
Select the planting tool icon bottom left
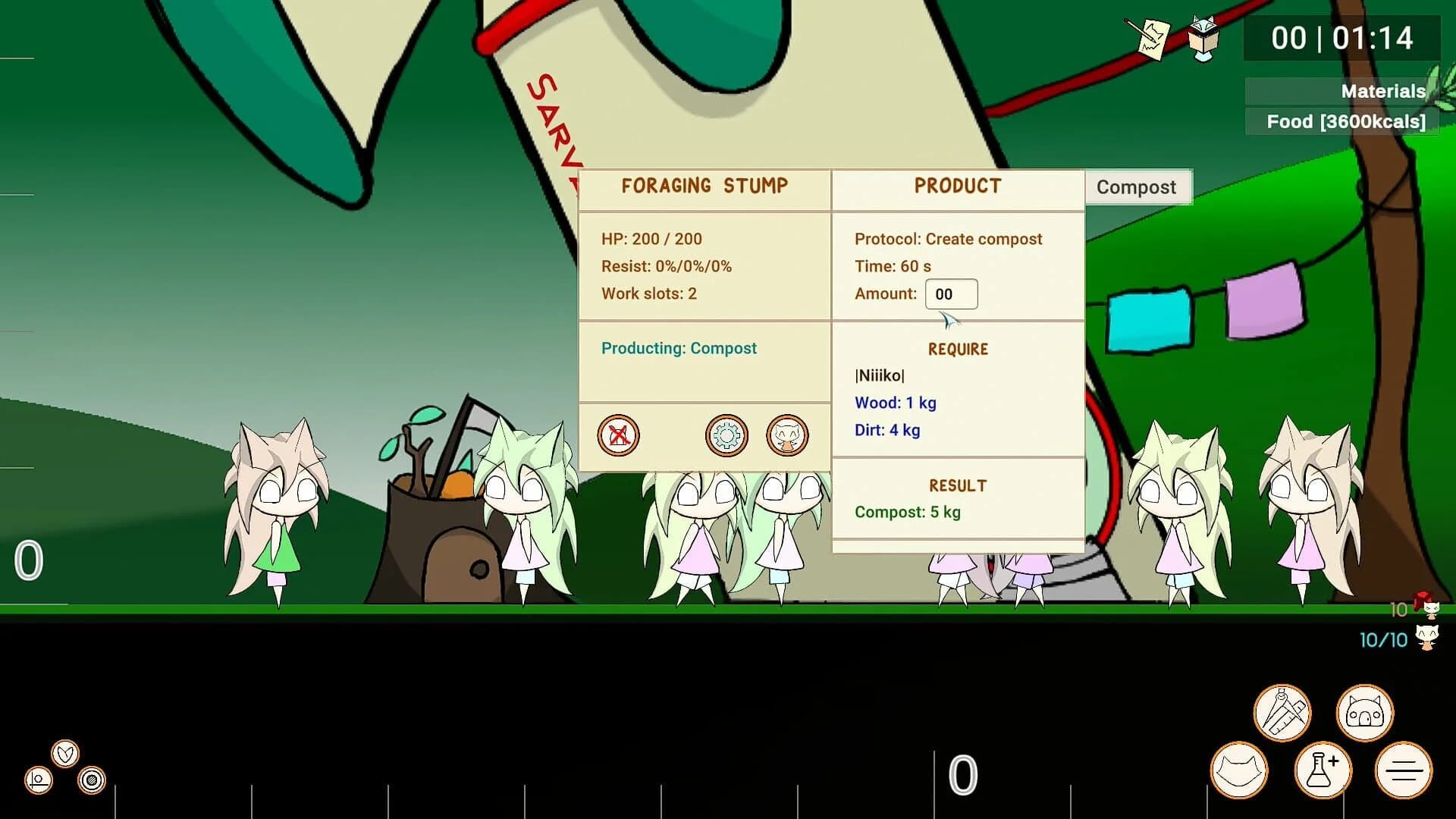tap(36, 778)
